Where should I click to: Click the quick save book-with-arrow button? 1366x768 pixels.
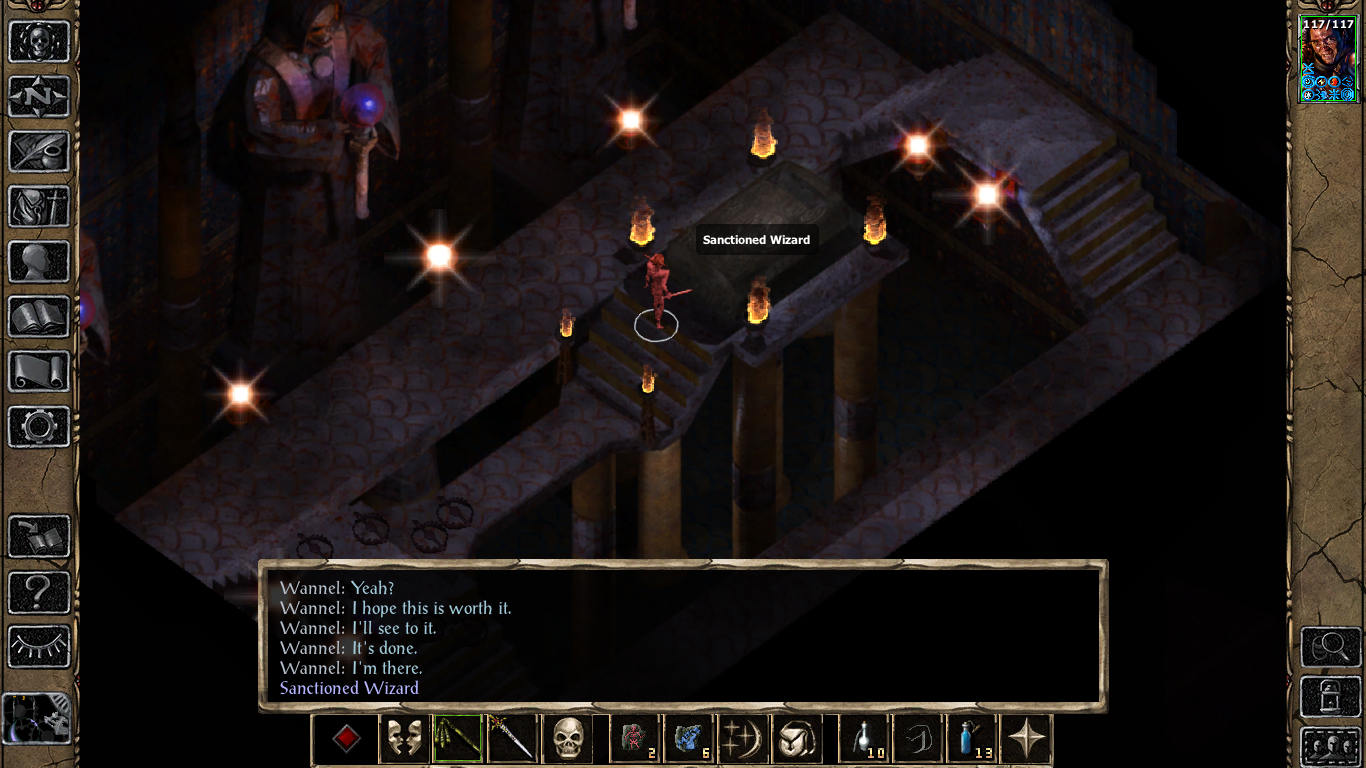pos(39,537)
